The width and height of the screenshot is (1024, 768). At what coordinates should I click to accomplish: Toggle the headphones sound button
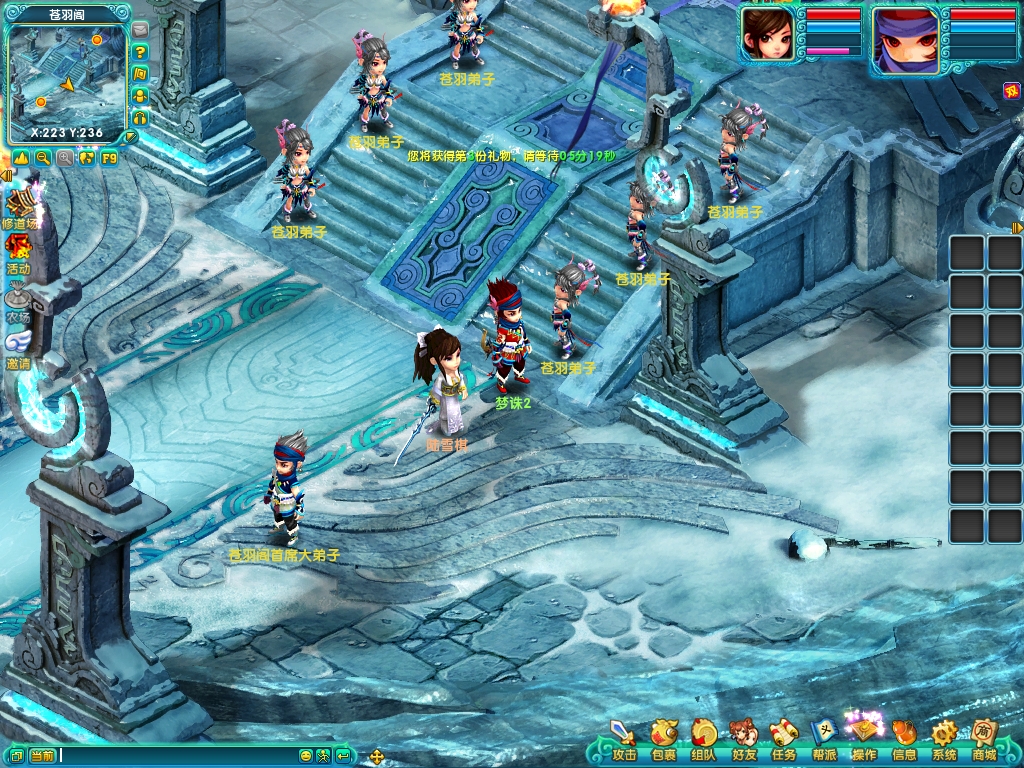pos(140,117)
